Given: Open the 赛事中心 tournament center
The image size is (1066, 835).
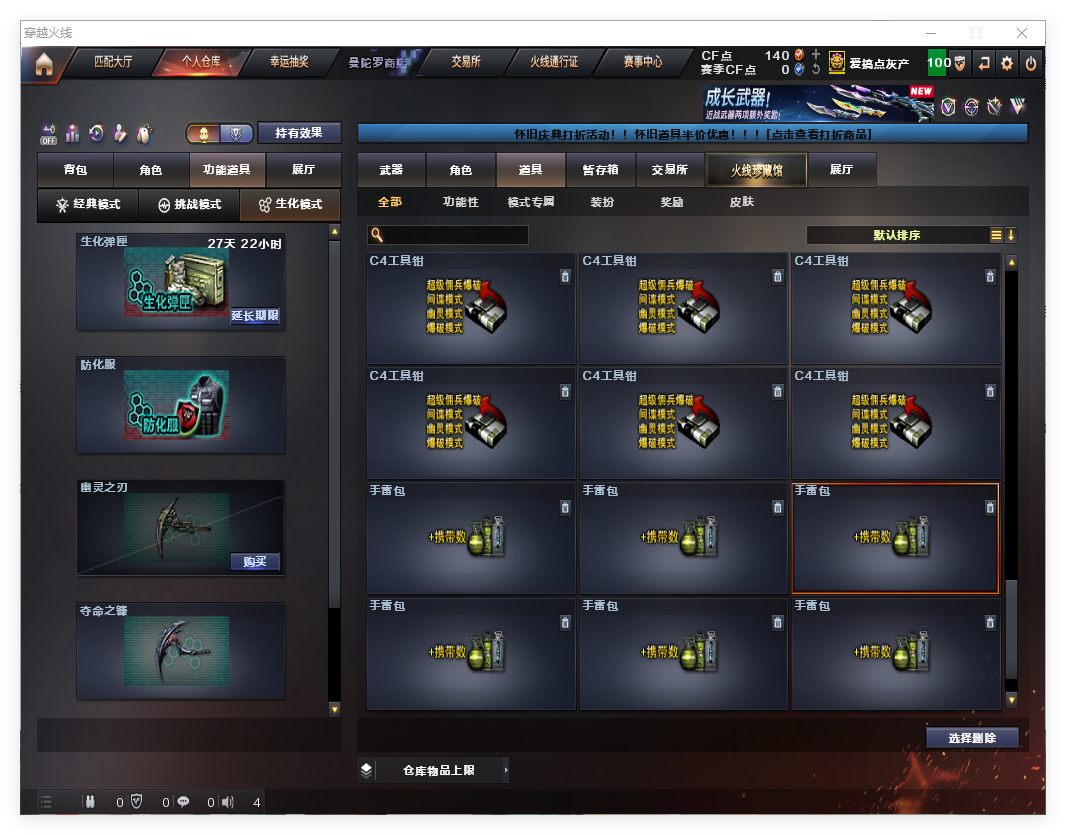Looking at the screenshot, I should (642, 62).
